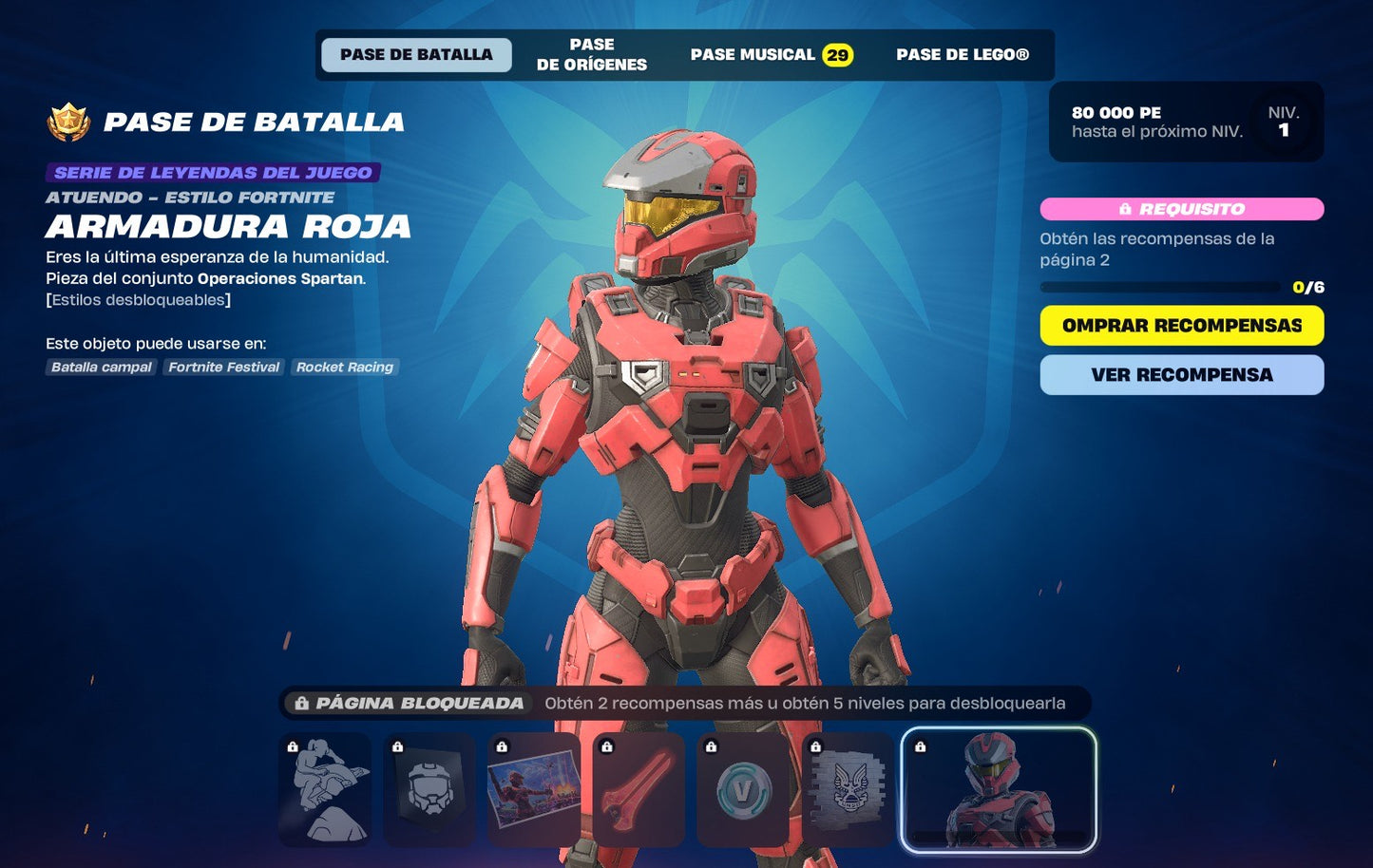
Task: Switch to the Pase de Batalla tab
Action: tap(416, 55)
